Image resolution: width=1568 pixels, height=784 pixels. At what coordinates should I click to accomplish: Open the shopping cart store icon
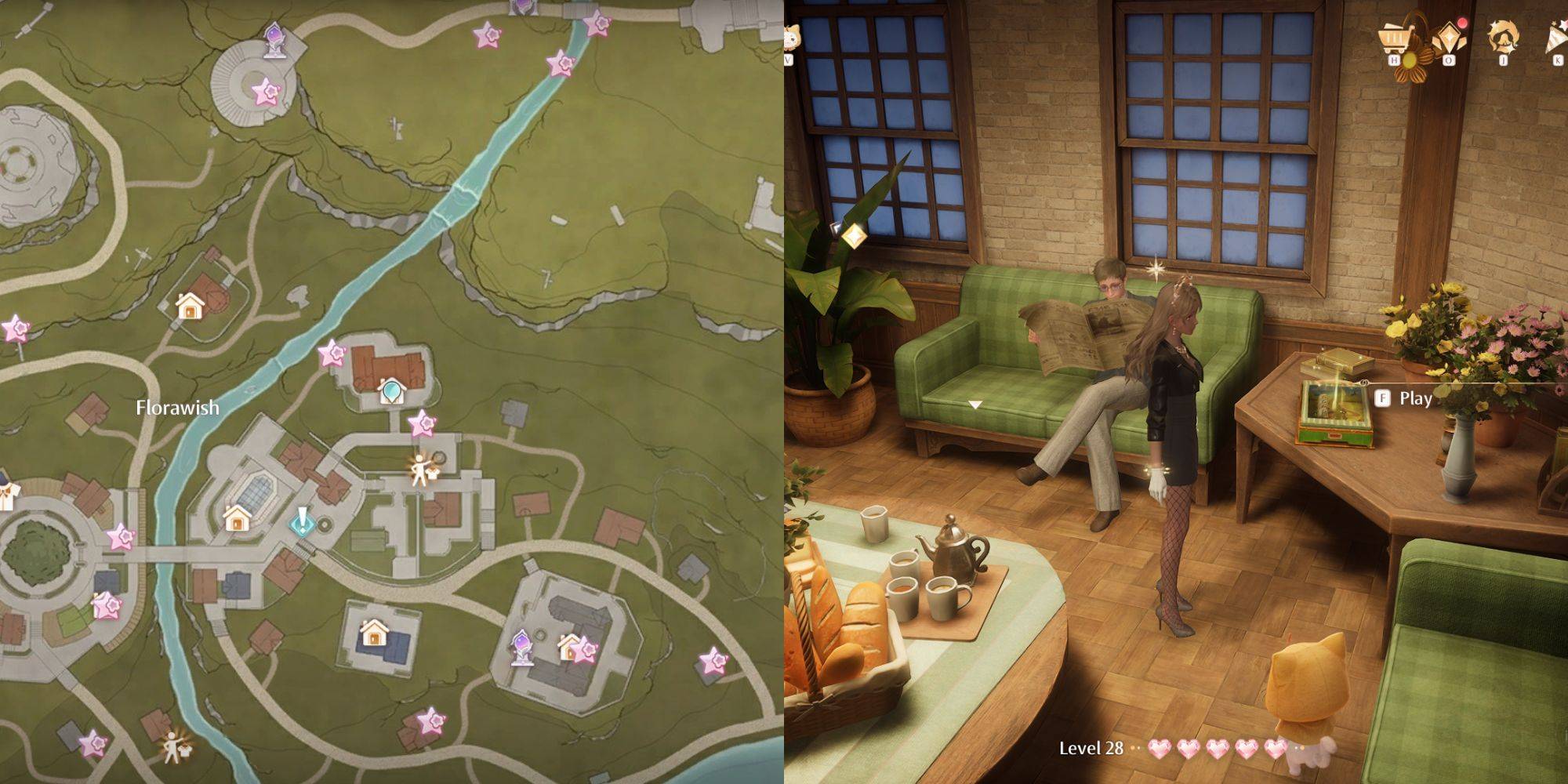tap(1395, 38)
